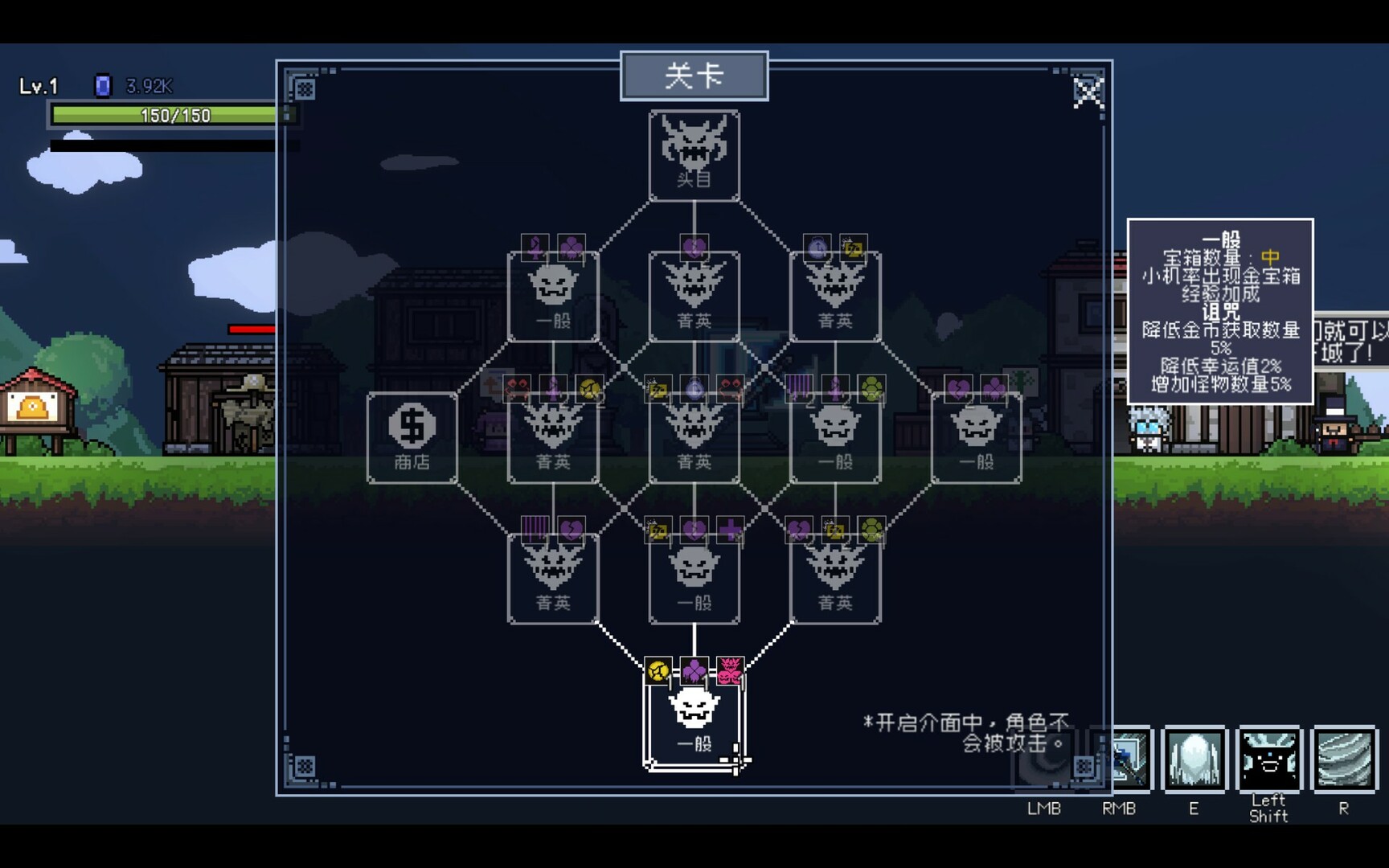This screenshot has height=868, width=1389.
Task: Click the pink demons reward icon near start node
Action: 729,669
